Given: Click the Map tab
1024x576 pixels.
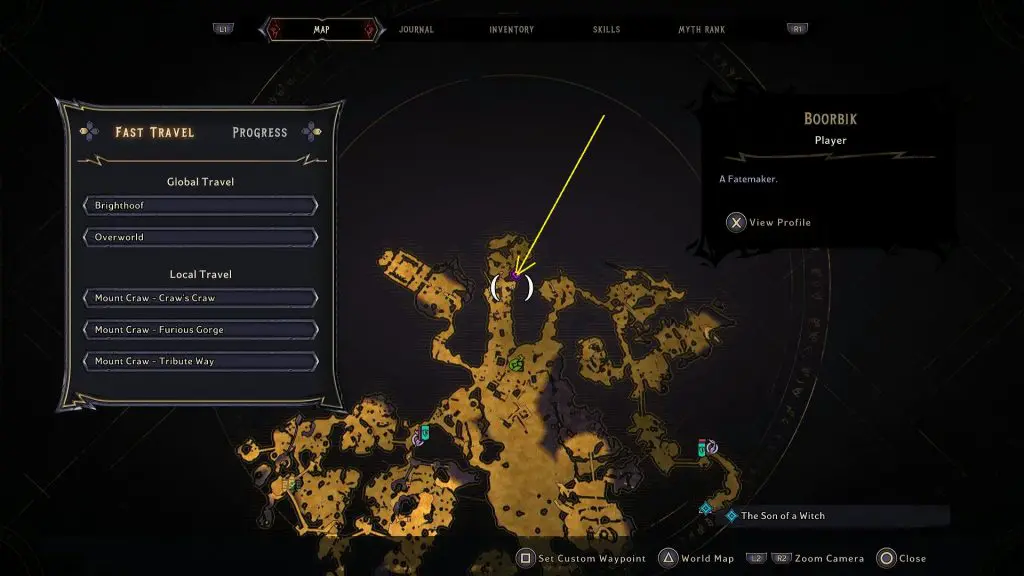Looking at the screenshot, I should point(321,30).
